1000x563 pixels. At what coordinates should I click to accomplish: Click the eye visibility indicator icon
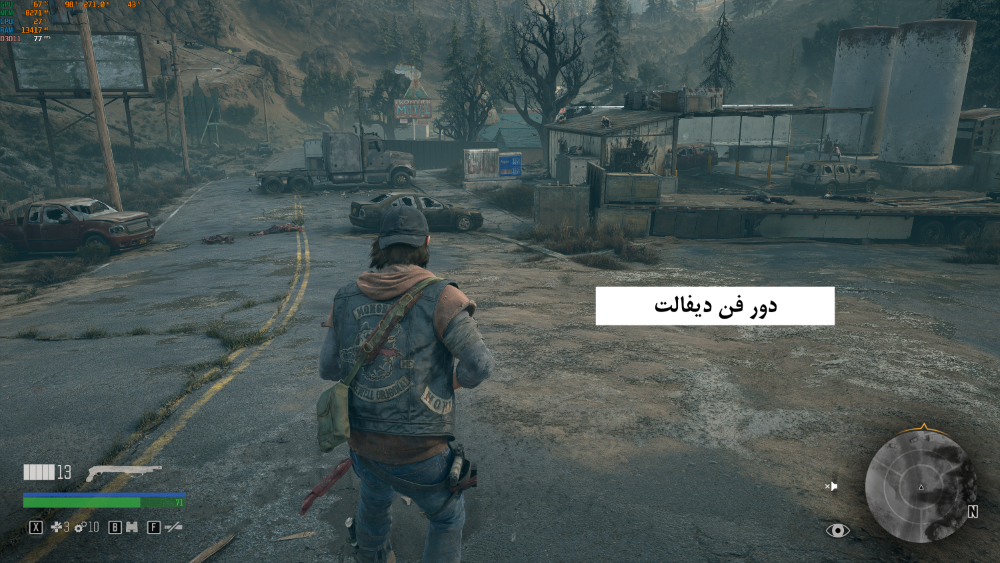(837, 530)
